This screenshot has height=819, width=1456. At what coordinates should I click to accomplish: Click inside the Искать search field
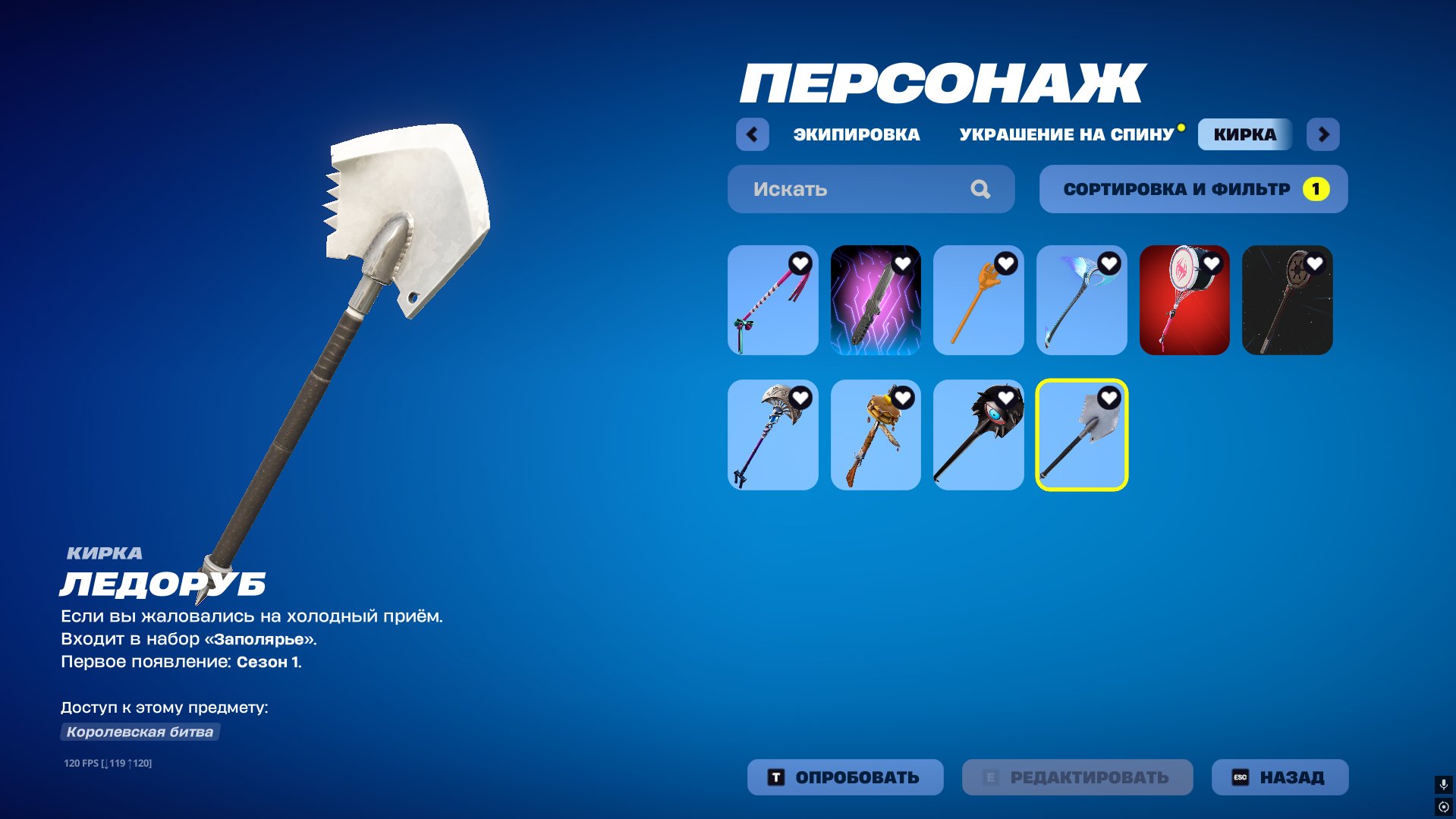point(835,189)
